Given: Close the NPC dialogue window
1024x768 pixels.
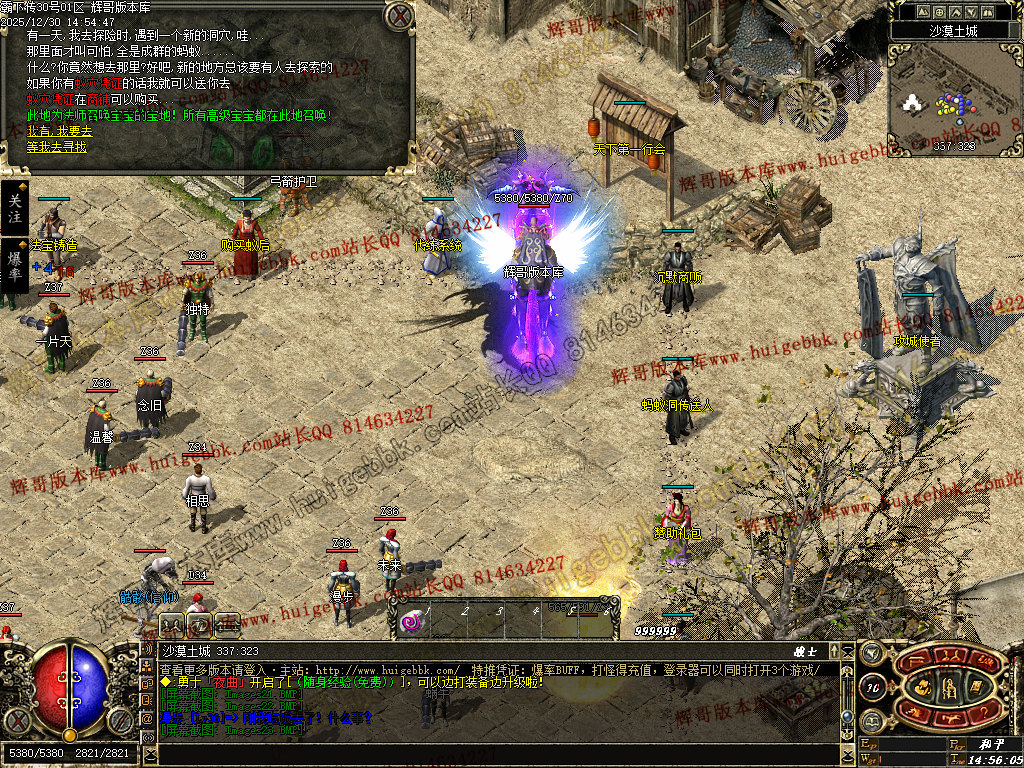Looking at the screenshot, I should (400, 16).
